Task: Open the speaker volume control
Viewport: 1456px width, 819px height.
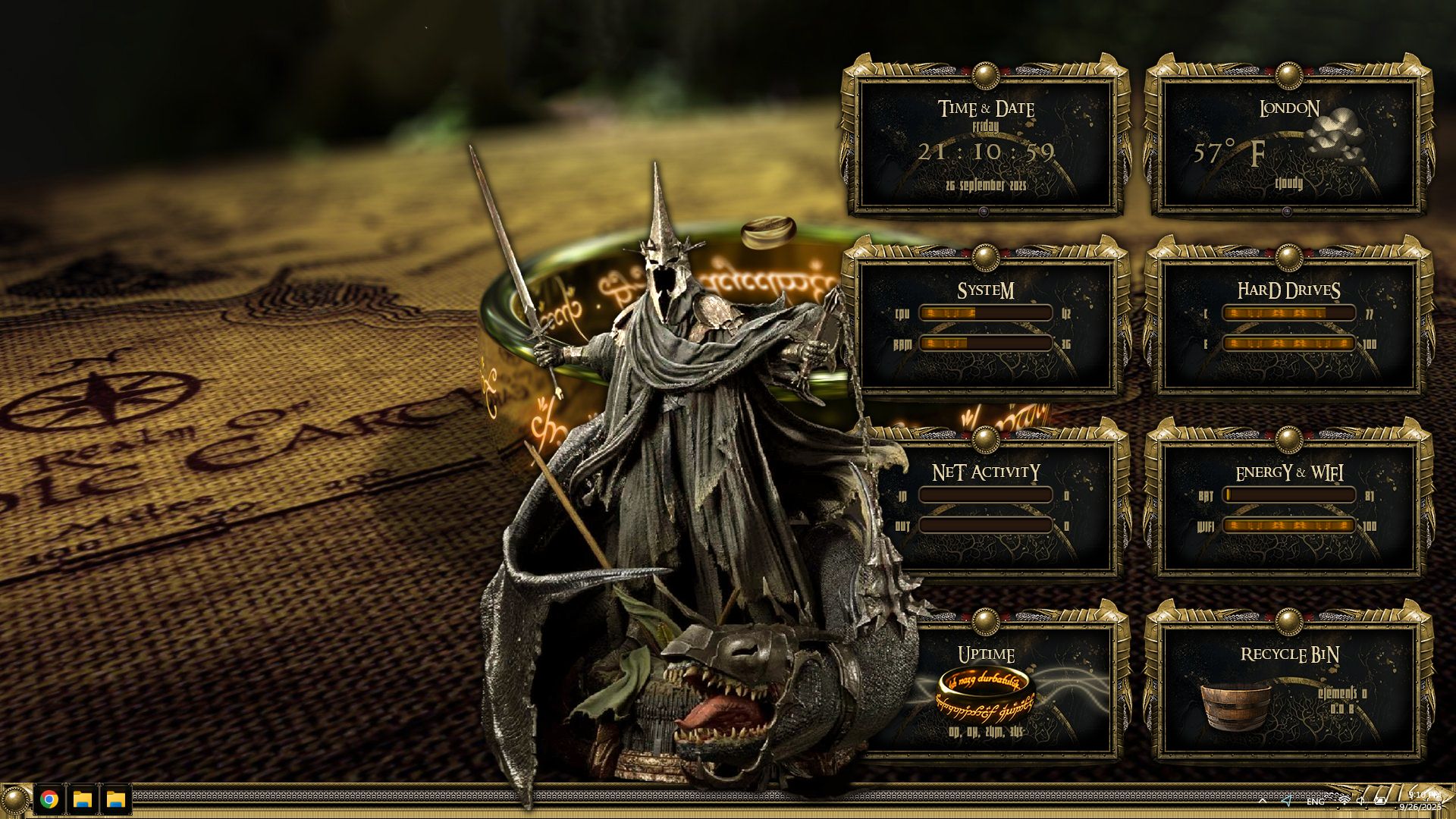Action: 1361,801
